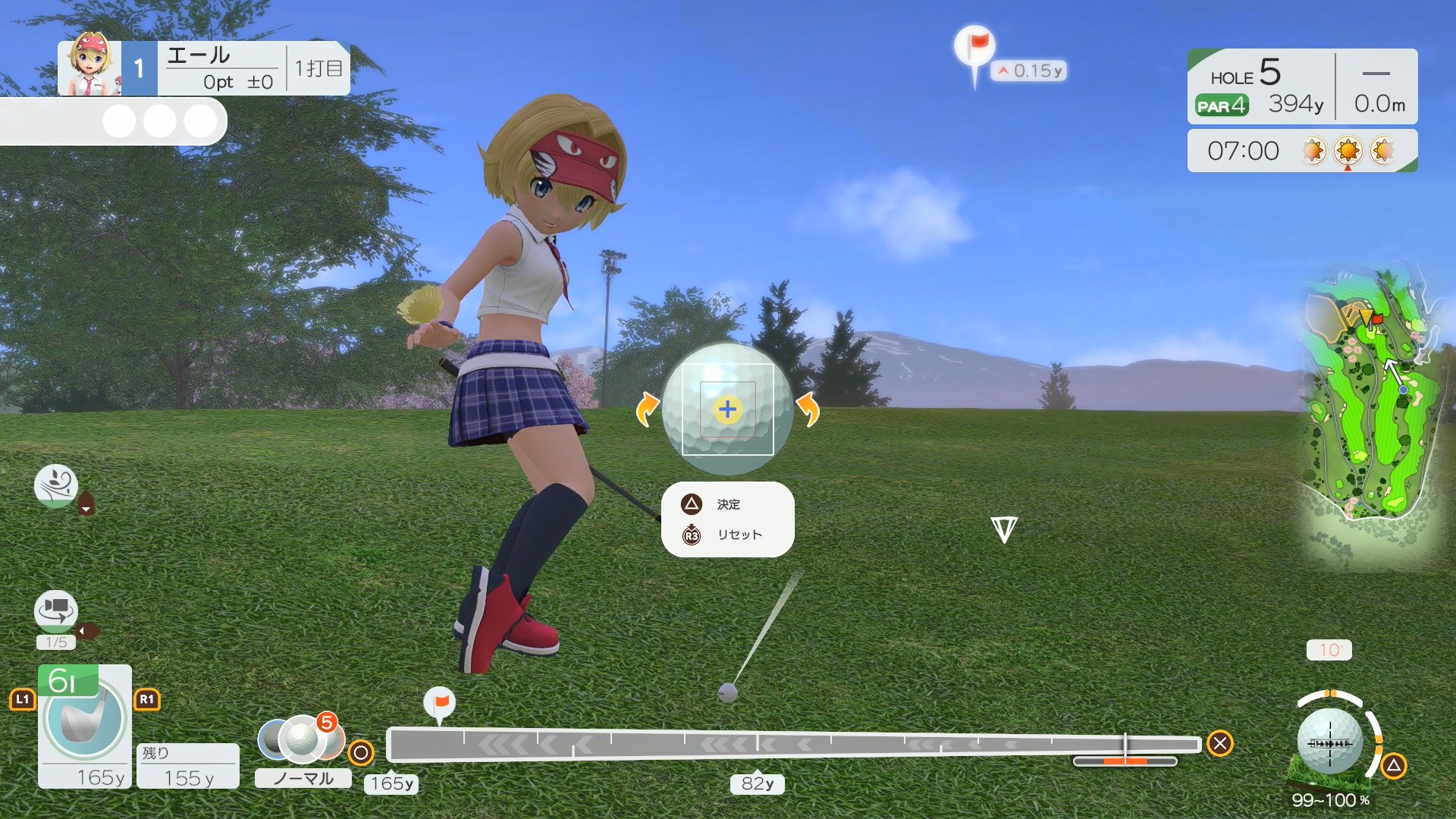Click the flag marker above the power gauge

(439, 703)
